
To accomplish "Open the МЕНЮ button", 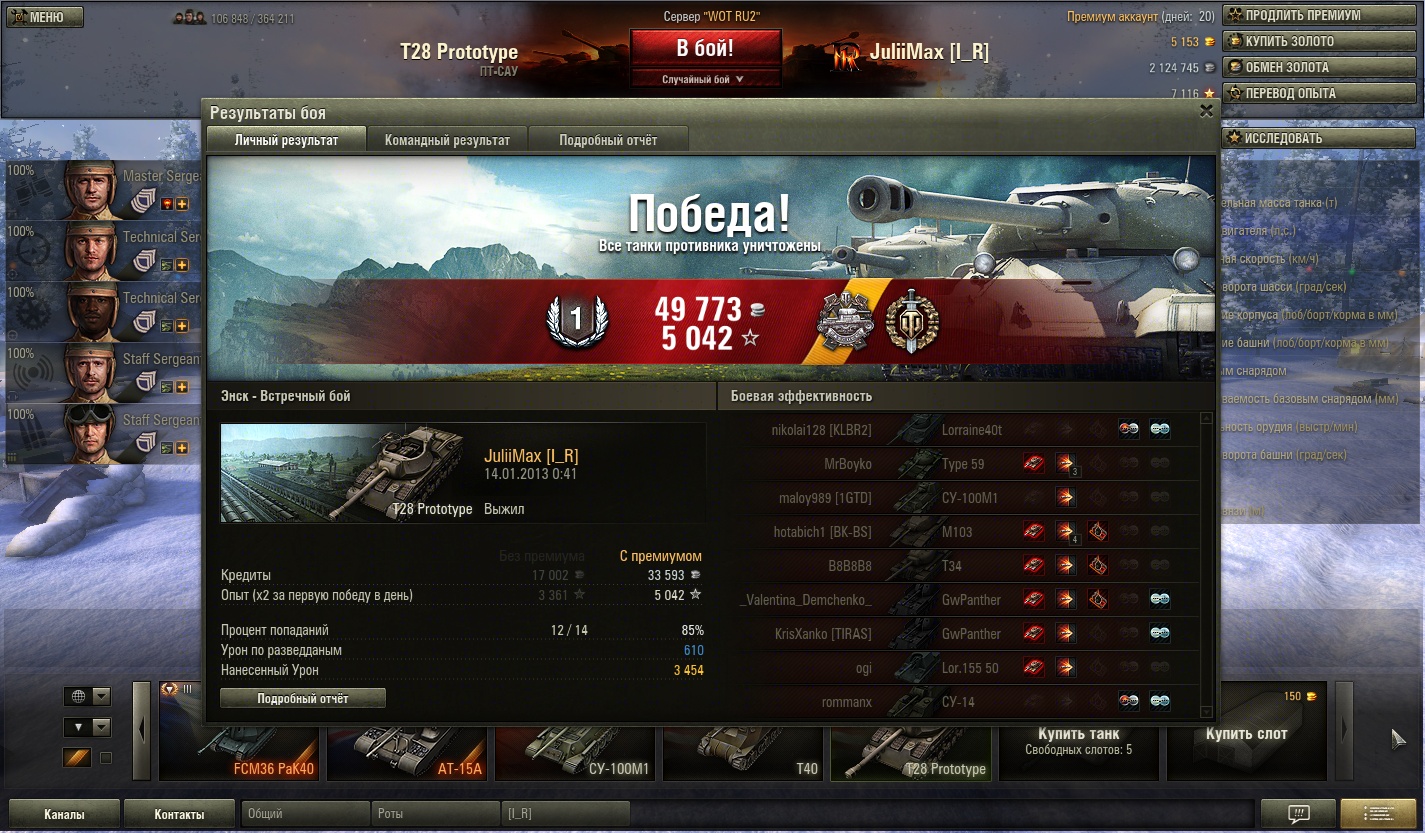I will (x=45, y=17).
